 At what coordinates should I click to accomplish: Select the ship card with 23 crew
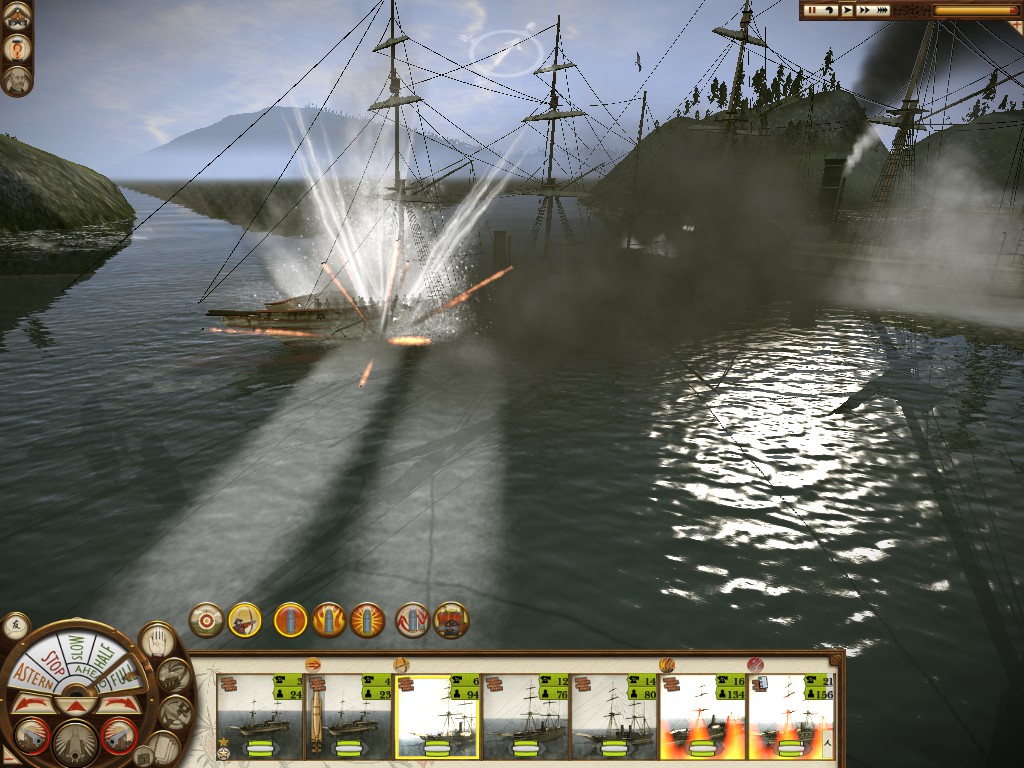(x=348, y=716)
